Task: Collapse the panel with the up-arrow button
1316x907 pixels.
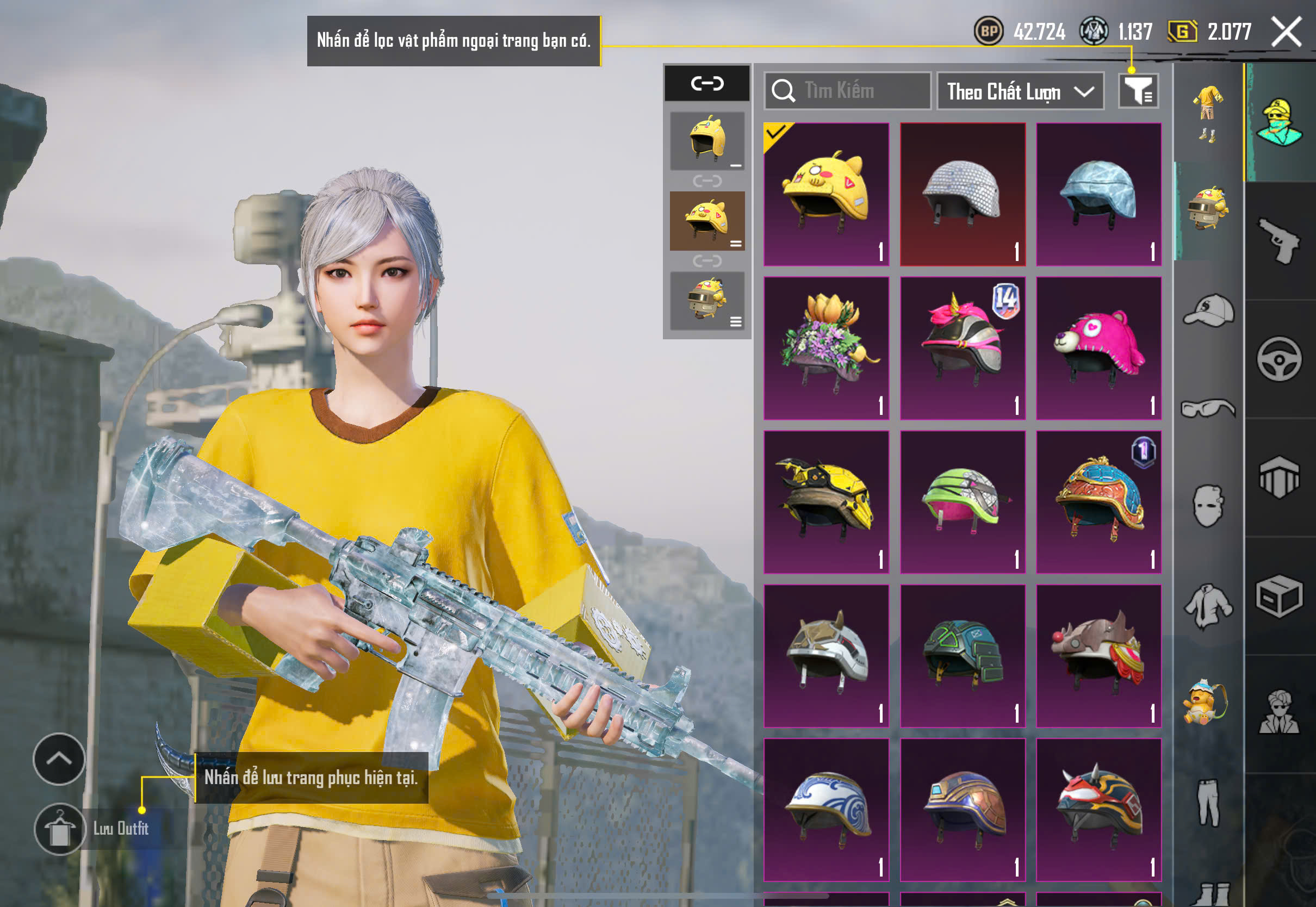Action: tap(59, 759)
